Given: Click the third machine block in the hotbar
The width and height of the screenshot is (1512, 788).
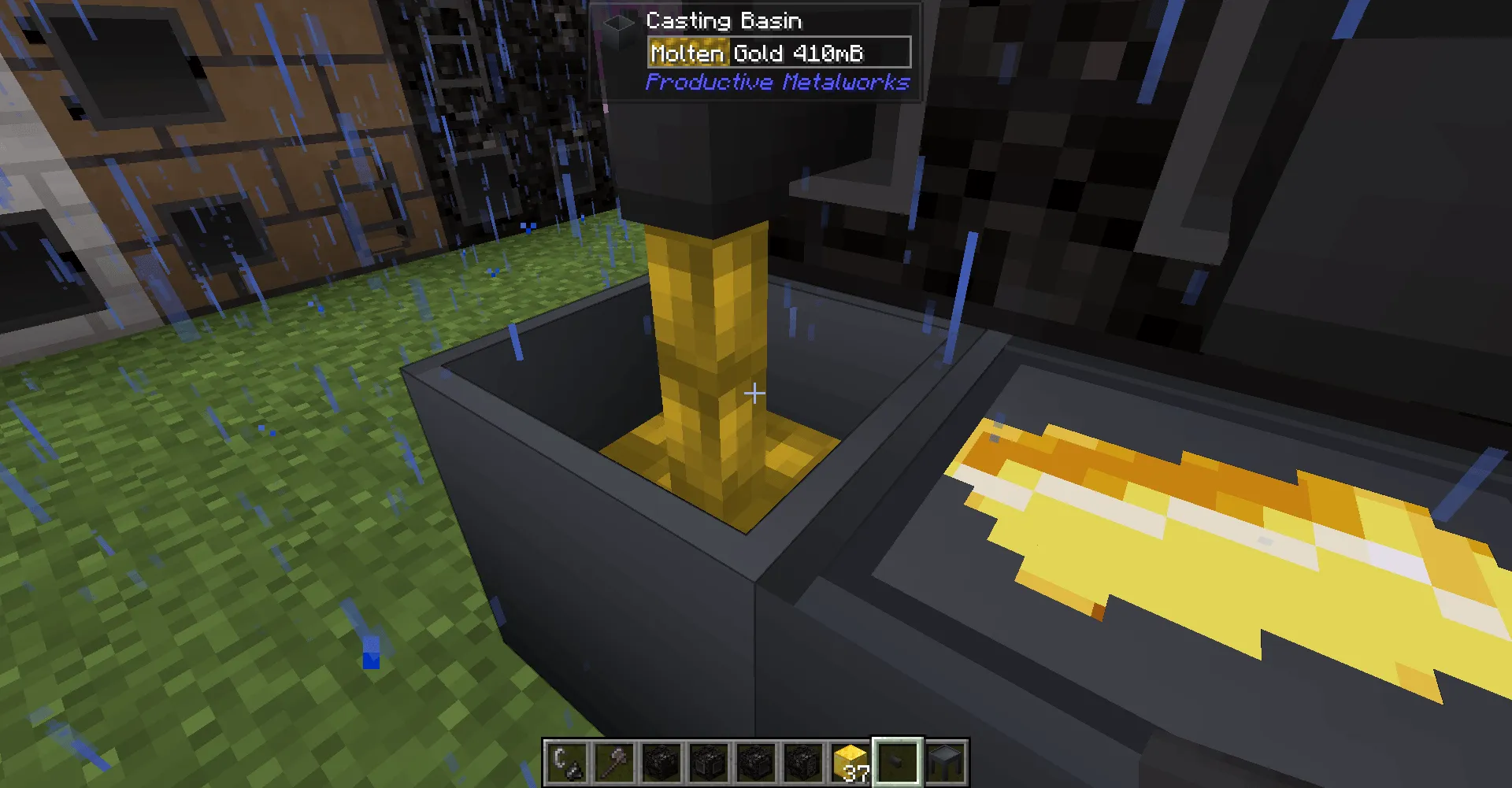Looking at the screenshot, I should (754, 762).
